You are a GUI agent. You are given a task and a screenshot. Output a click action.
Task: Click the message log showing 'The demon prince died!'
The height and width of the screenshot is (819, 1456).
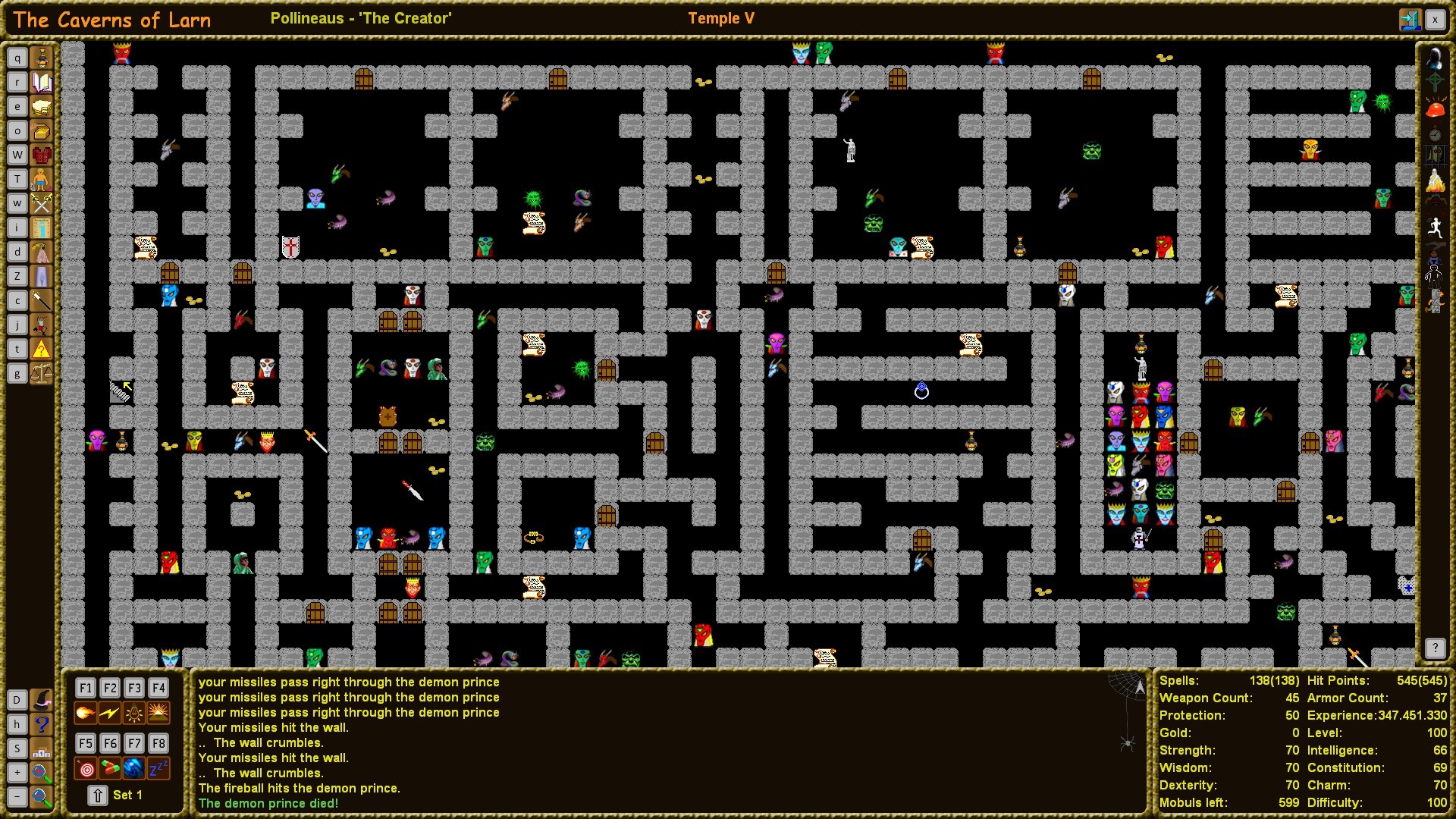pos(268,803)
